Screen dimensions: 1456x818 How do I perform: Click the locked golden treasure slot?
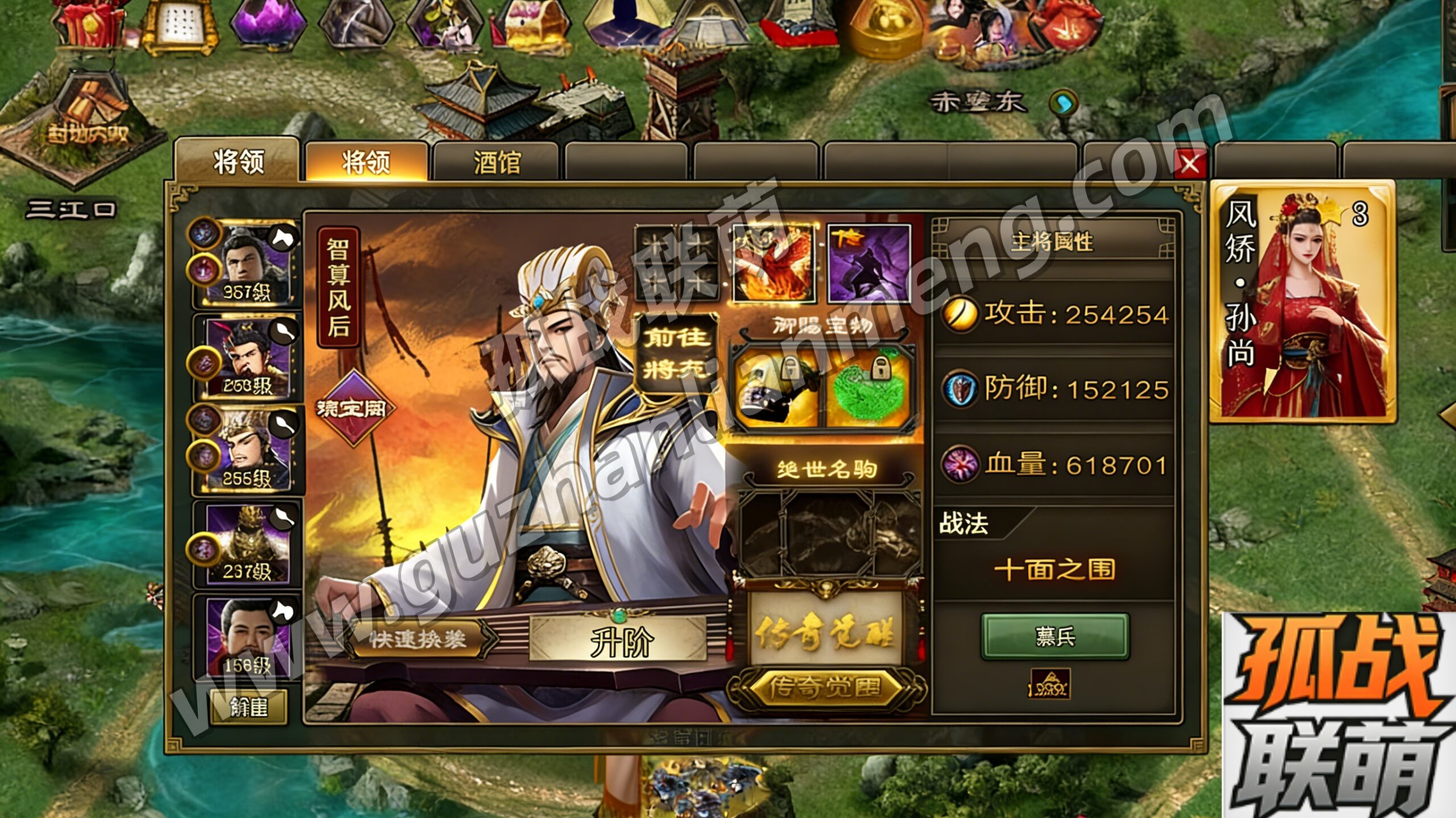pyautogui.click(x=776, y=389)
